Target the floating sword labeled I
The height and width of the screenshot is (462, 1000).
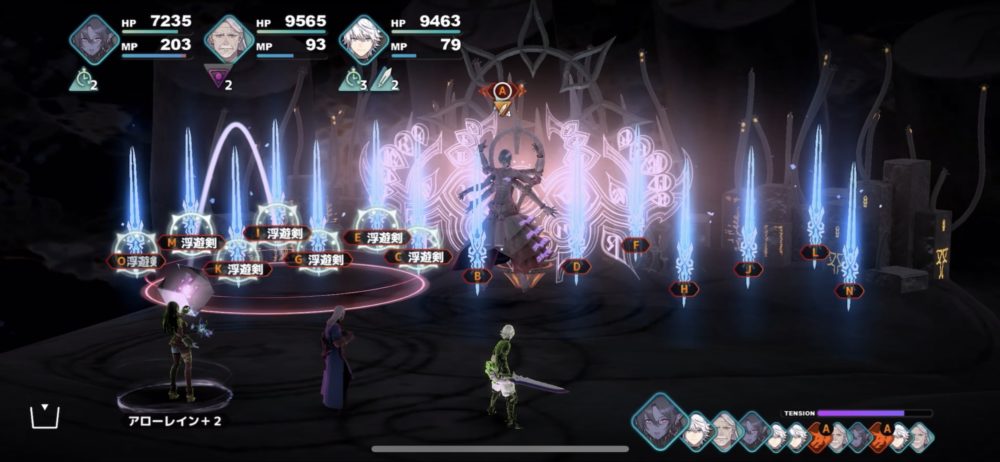(x=278, y=233)
